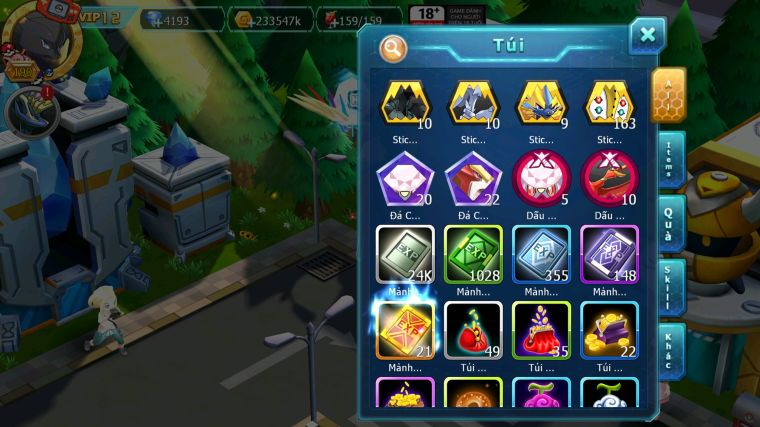Screen dimensions: 760x427
Task: Pick the purple EXP shard with 148 count
Action: click(610, 252)
